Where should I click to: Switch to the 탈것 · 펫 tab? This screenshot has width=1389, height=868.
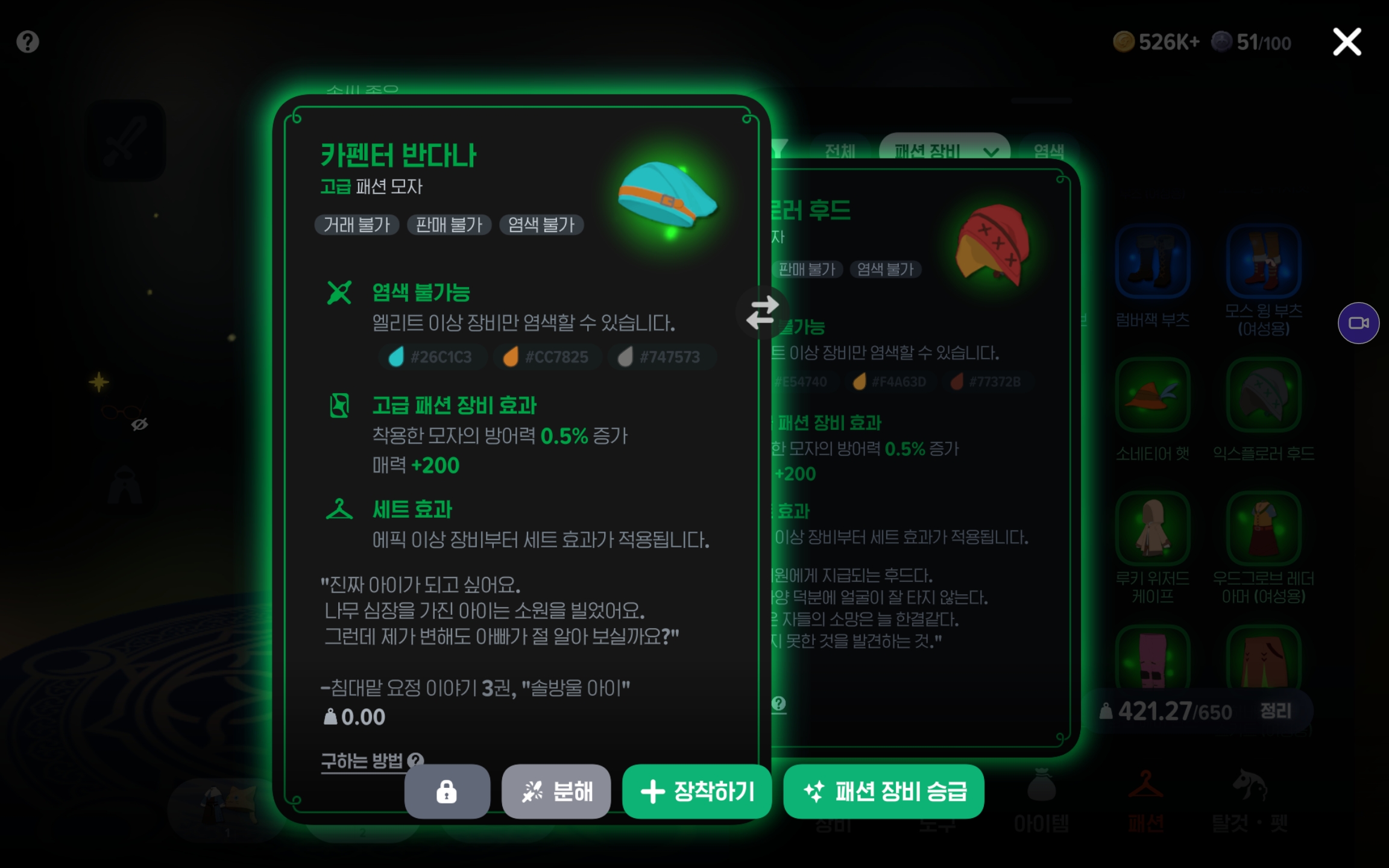(x=1250, y=802)
